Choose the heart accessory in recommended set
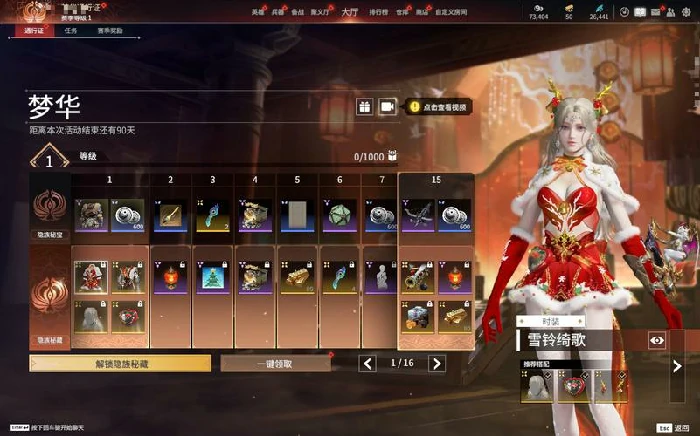 tap(575, 385)
